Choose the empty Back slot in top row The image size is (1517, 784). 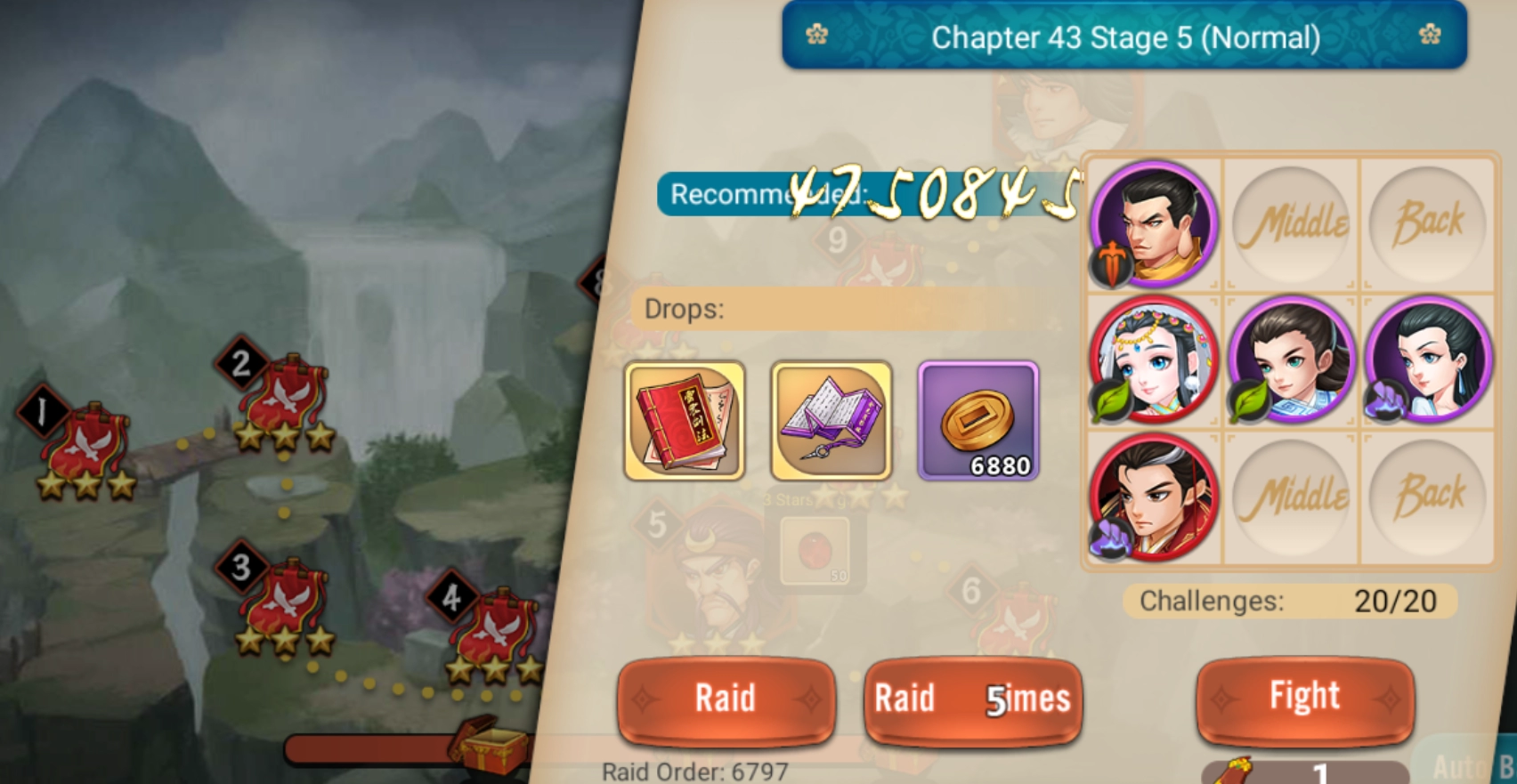[1429, 223]
